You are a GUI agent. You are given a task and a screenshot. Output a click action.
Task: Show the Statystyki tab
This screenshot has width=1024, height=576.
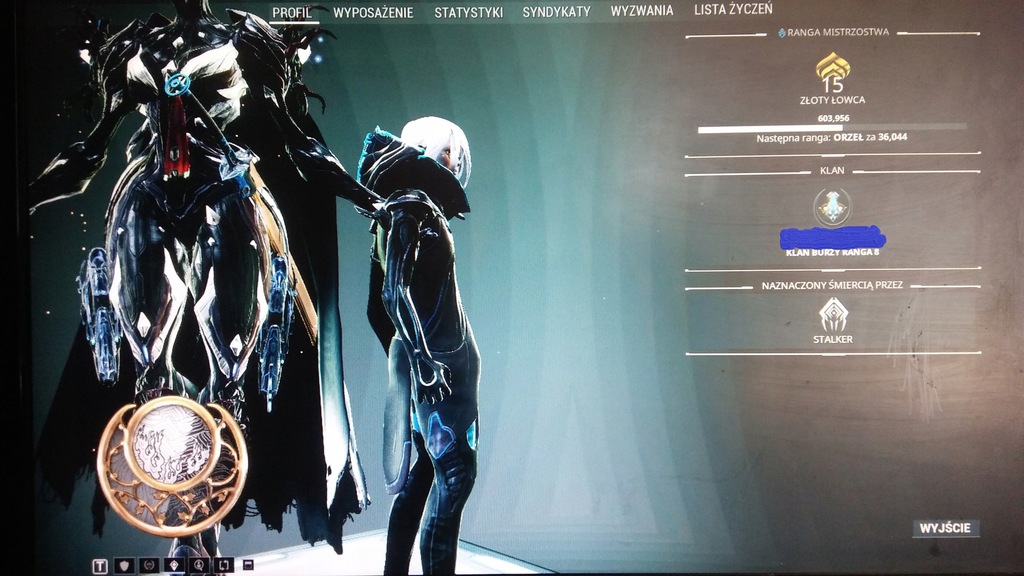[x=468, y=12]
